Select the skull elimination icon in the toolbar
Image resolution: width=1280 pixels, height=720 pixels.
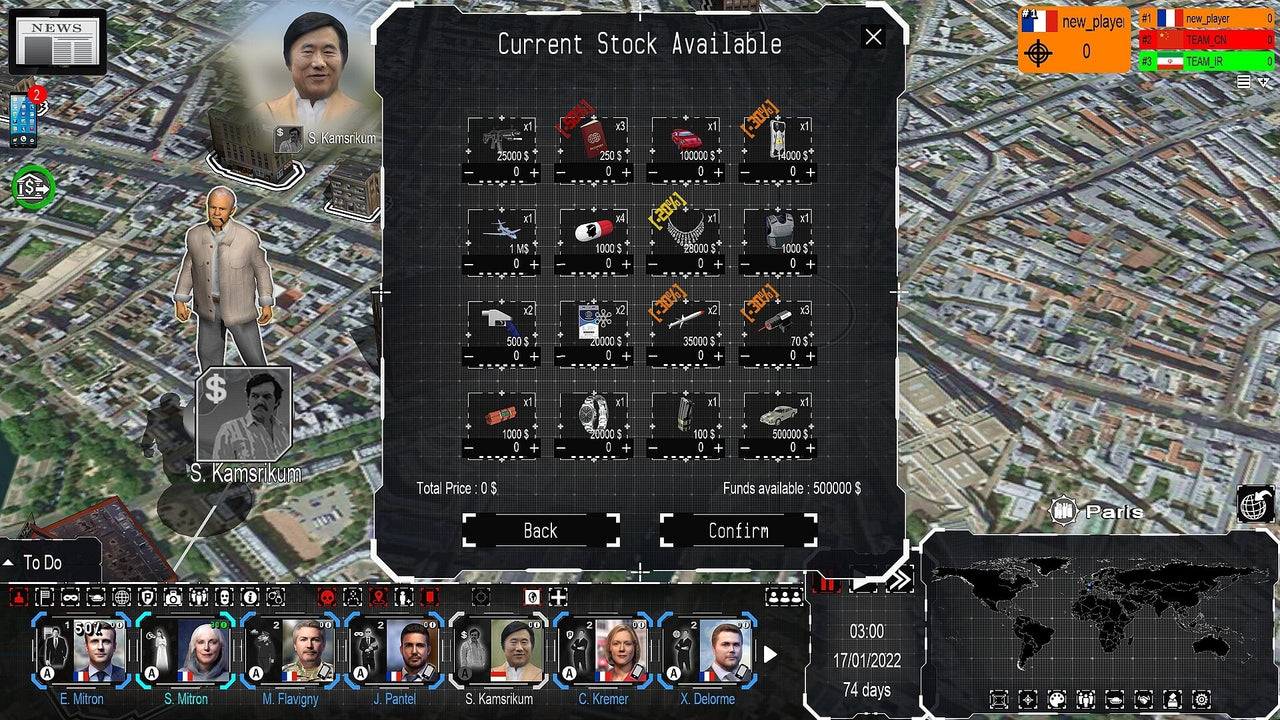(325, 597)
